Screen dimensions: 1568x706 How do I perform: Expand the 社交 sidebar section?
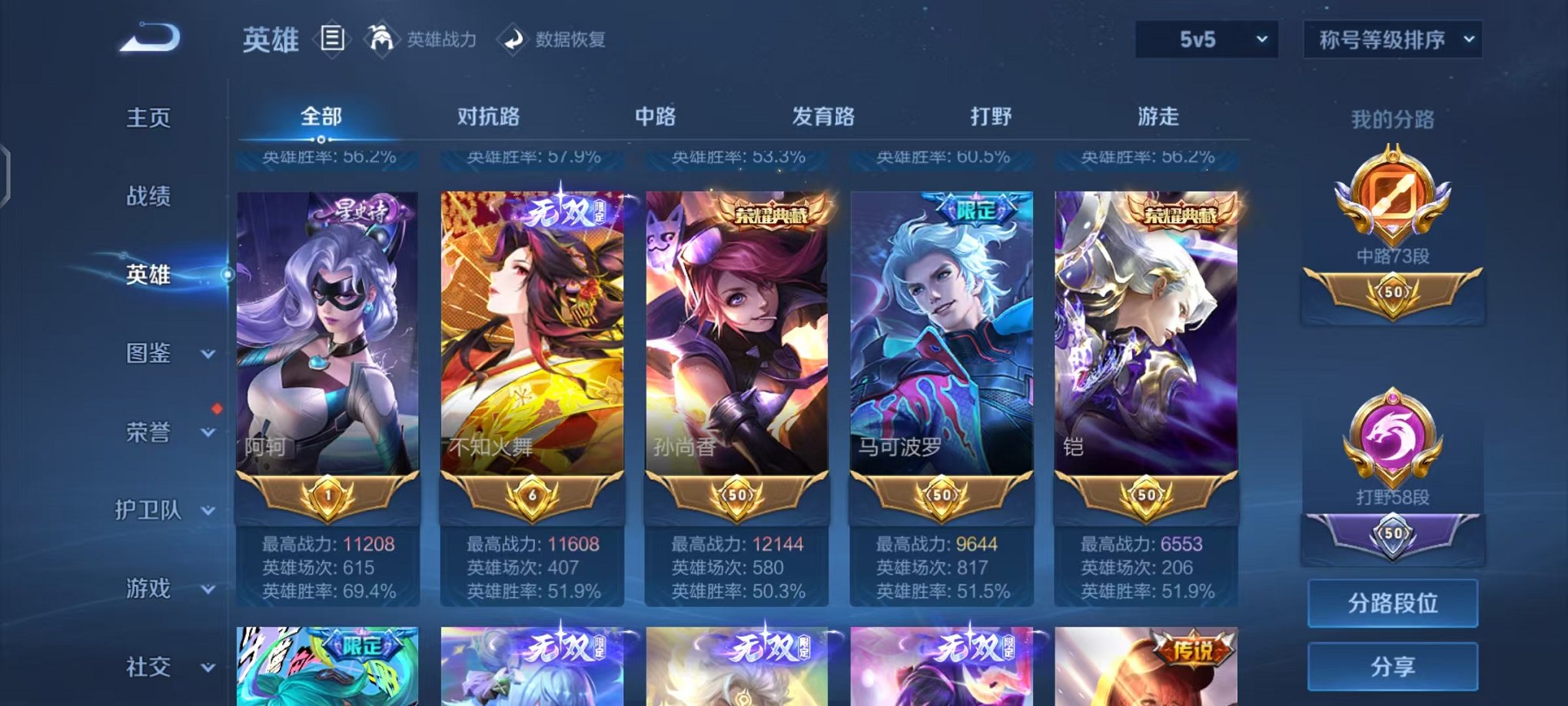pyautogui.click(x=149, y=667)
